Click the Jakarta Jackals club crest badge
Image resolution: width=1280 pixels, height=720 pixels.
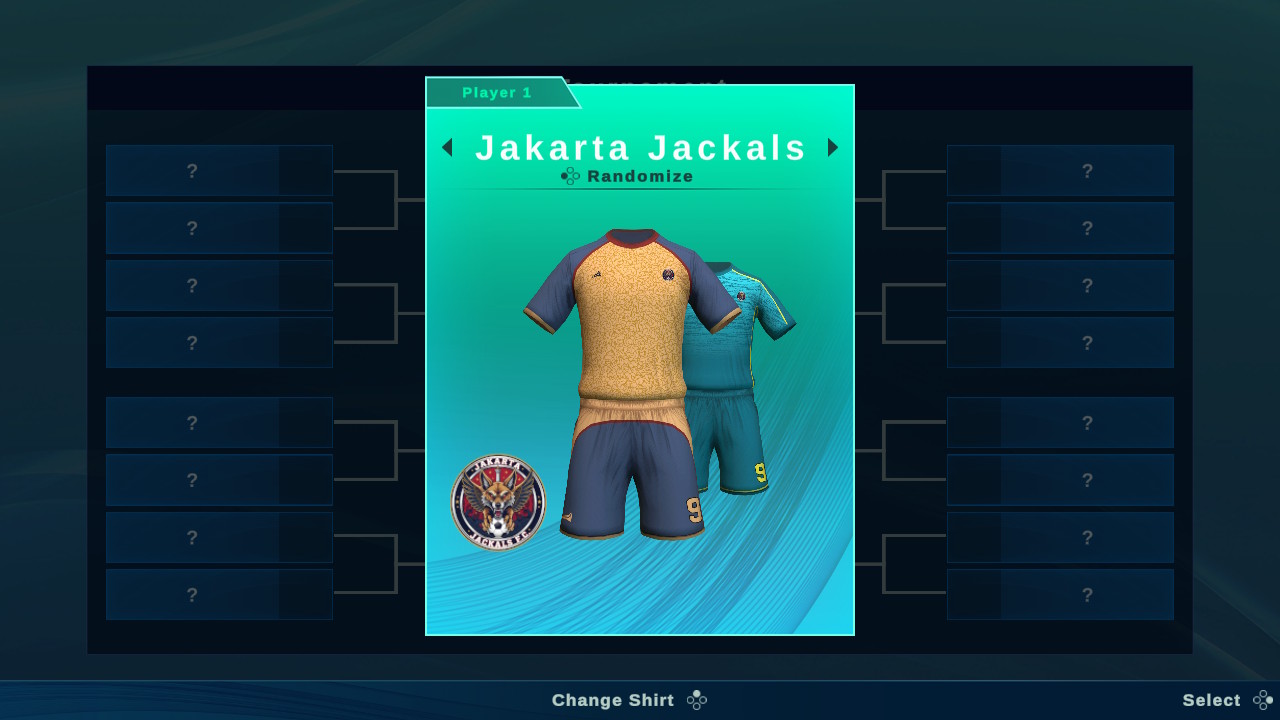click(499, 501)
